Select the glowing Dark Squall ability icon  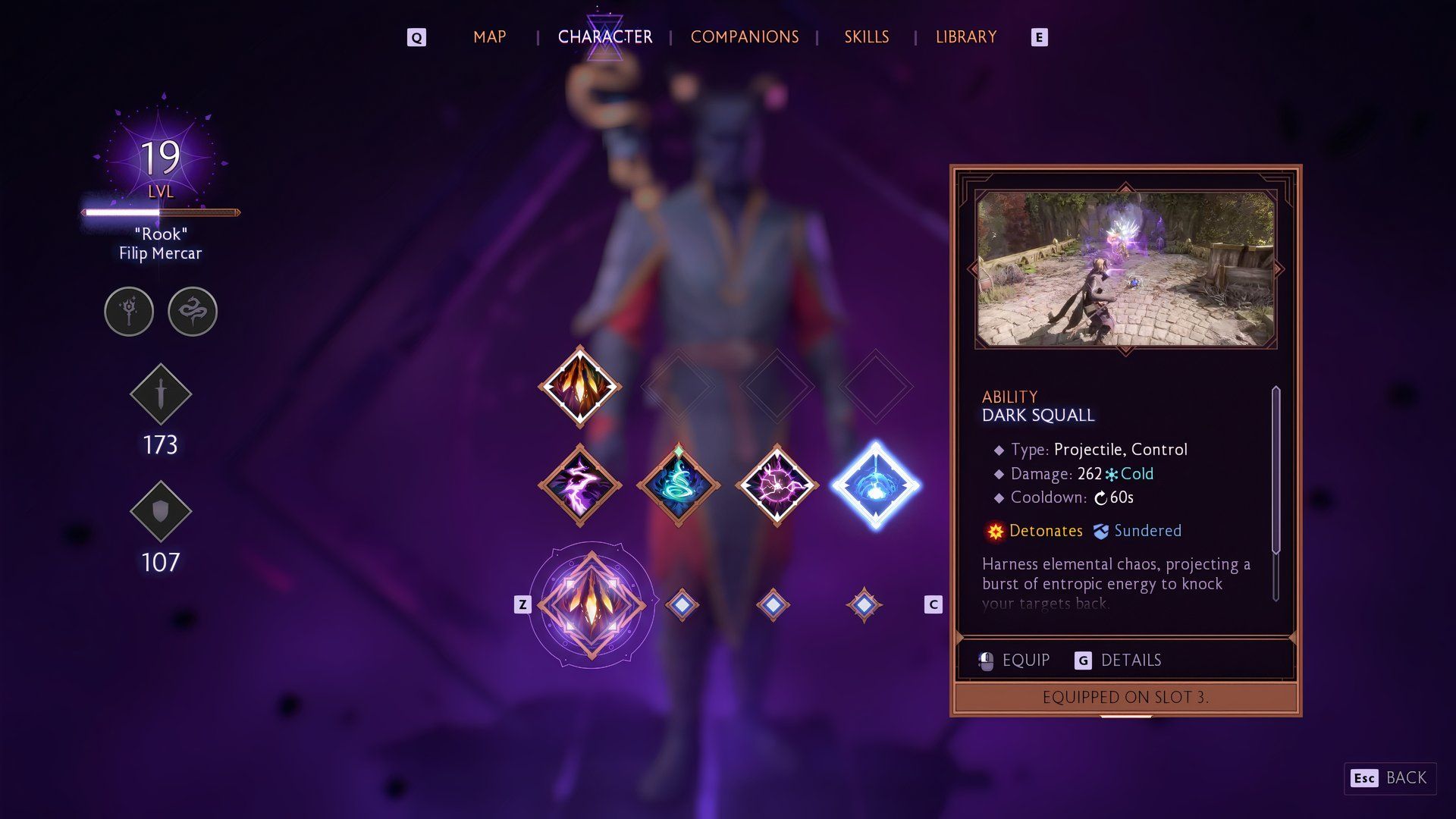(878, 485)
